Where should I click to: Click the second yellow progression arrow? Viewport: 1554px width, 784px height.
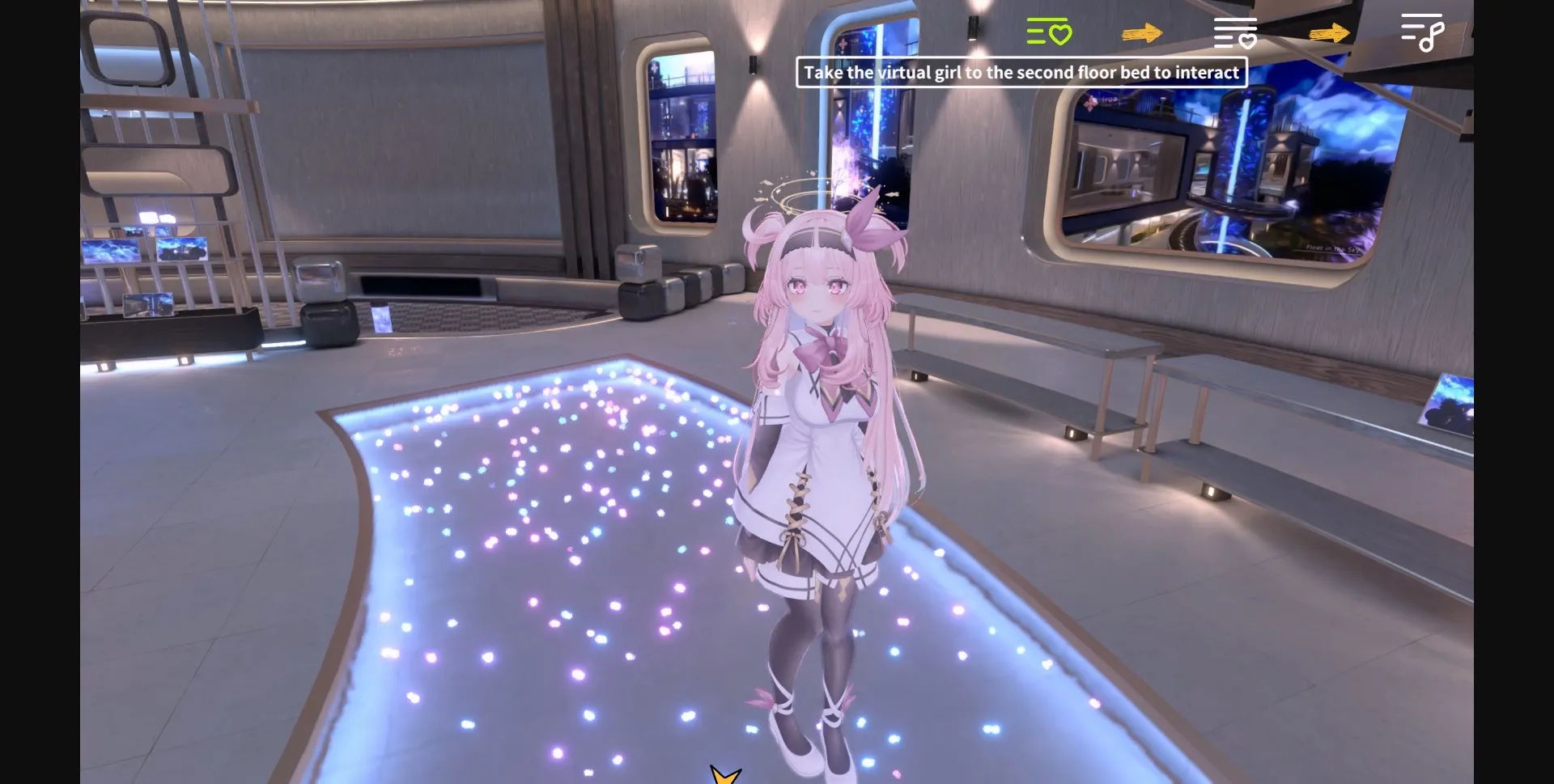1328,34
